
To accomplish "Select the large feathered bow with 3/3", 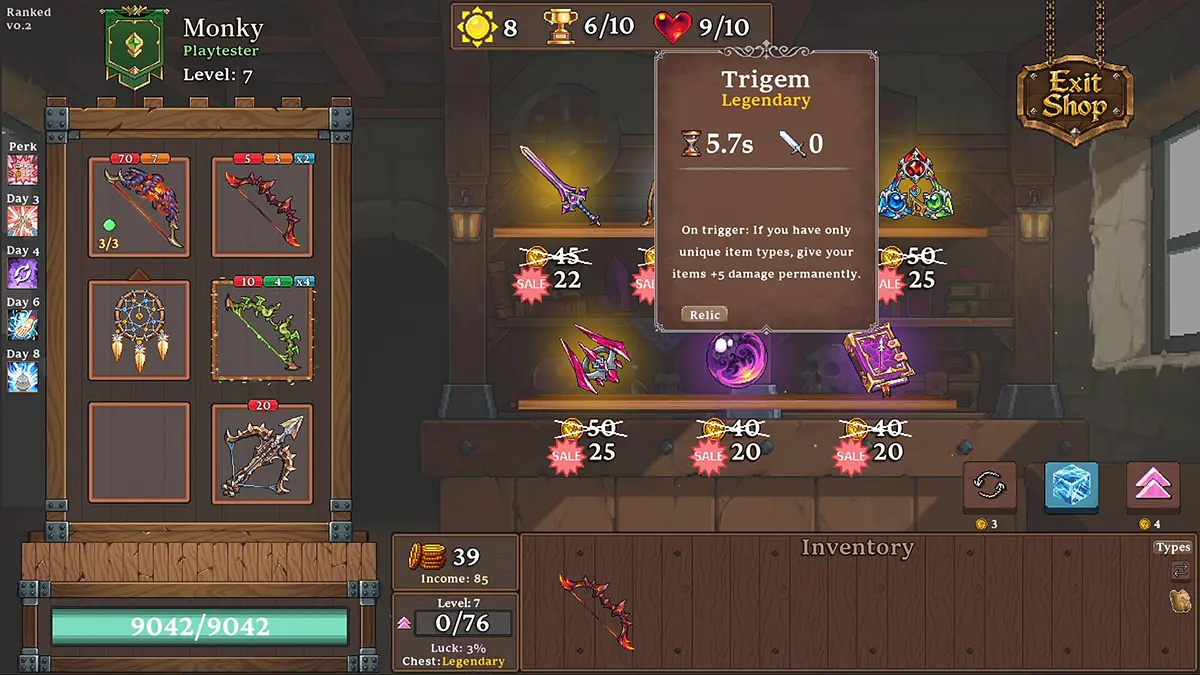I will point(139,207).
